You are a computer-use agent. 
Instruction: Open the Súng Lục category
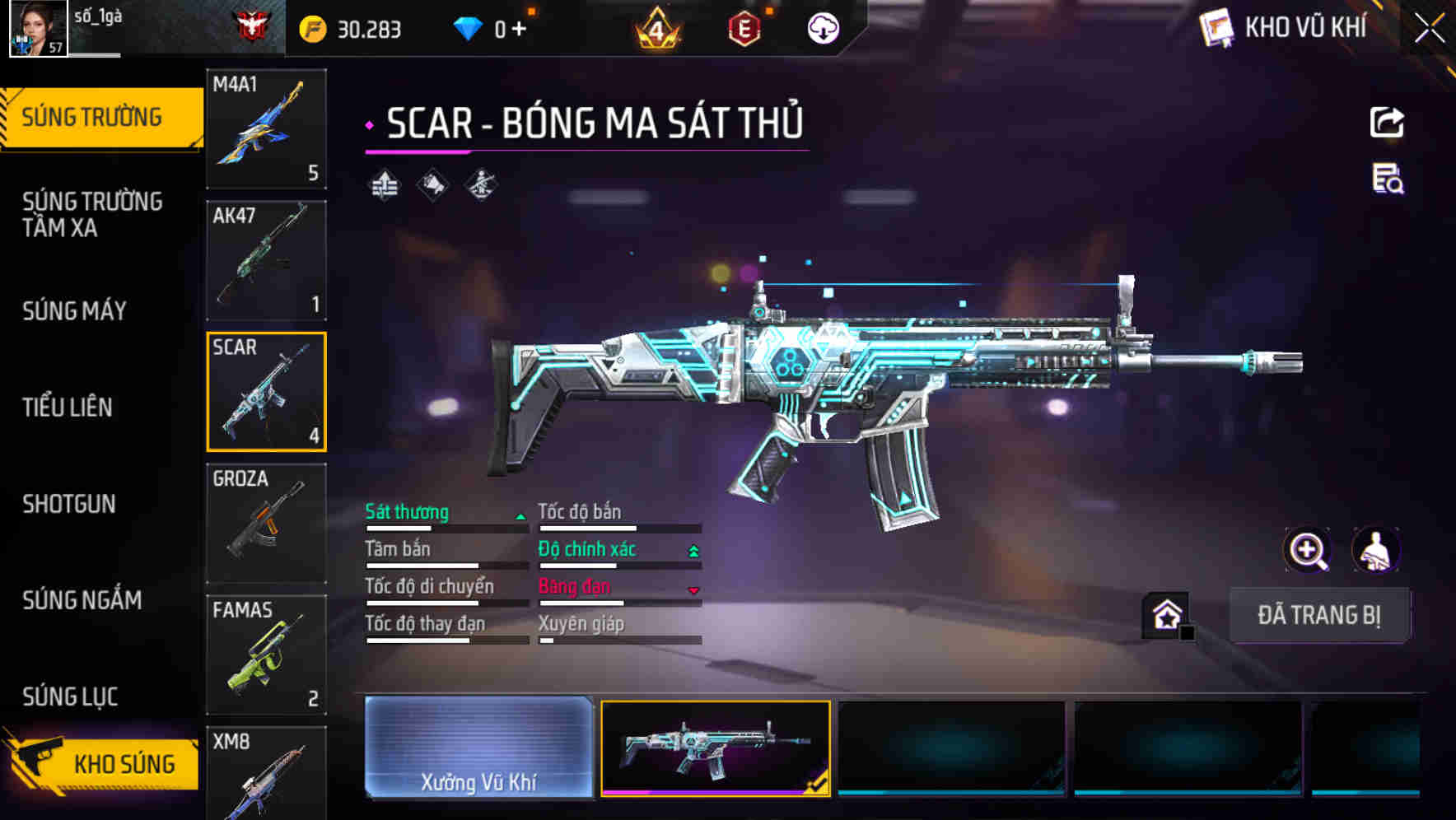click(x=70, y=697)
